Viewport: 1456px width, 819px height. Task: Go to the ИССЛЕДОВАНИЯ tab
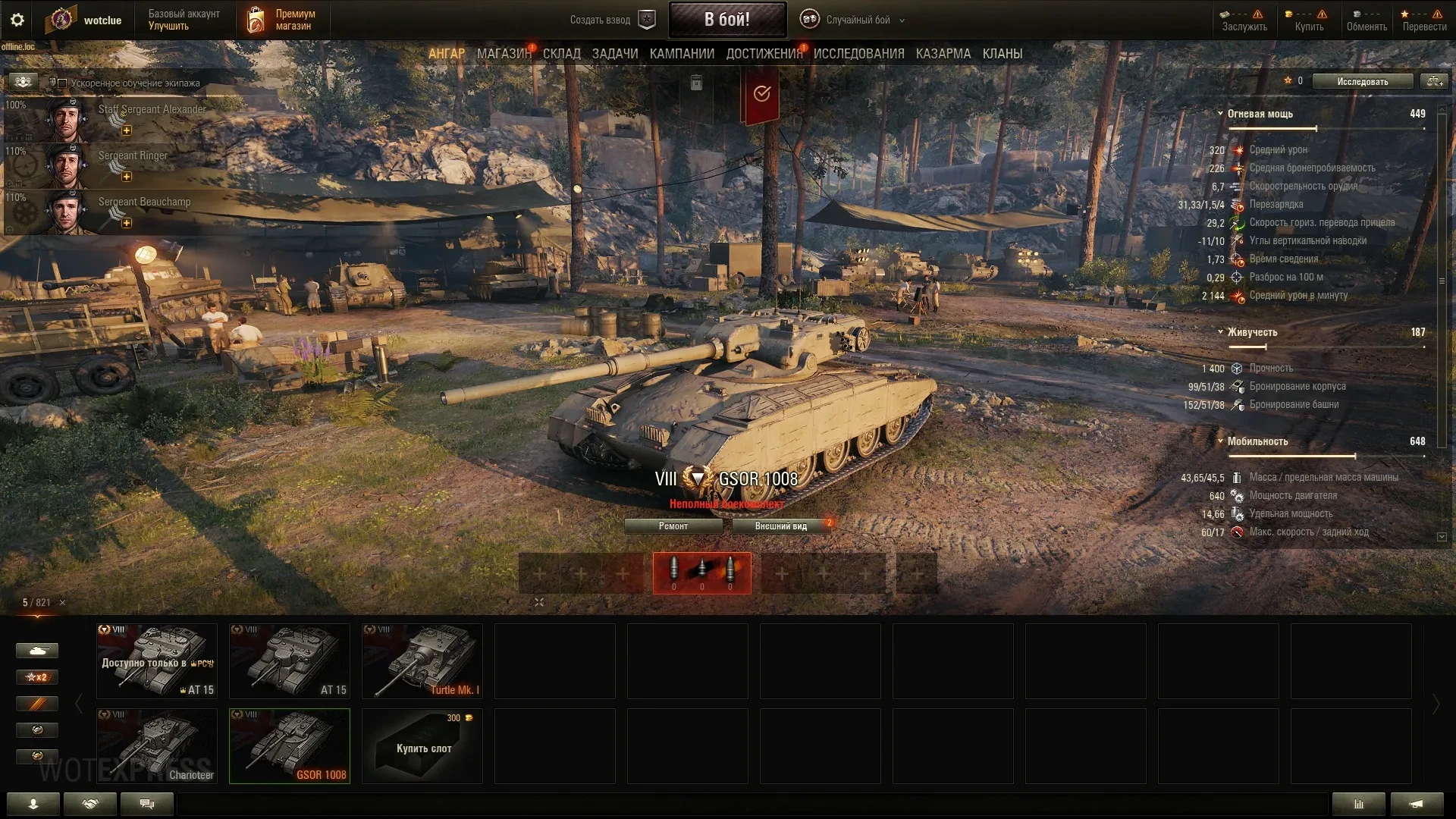pyautogui.click(x=858, y=54)
